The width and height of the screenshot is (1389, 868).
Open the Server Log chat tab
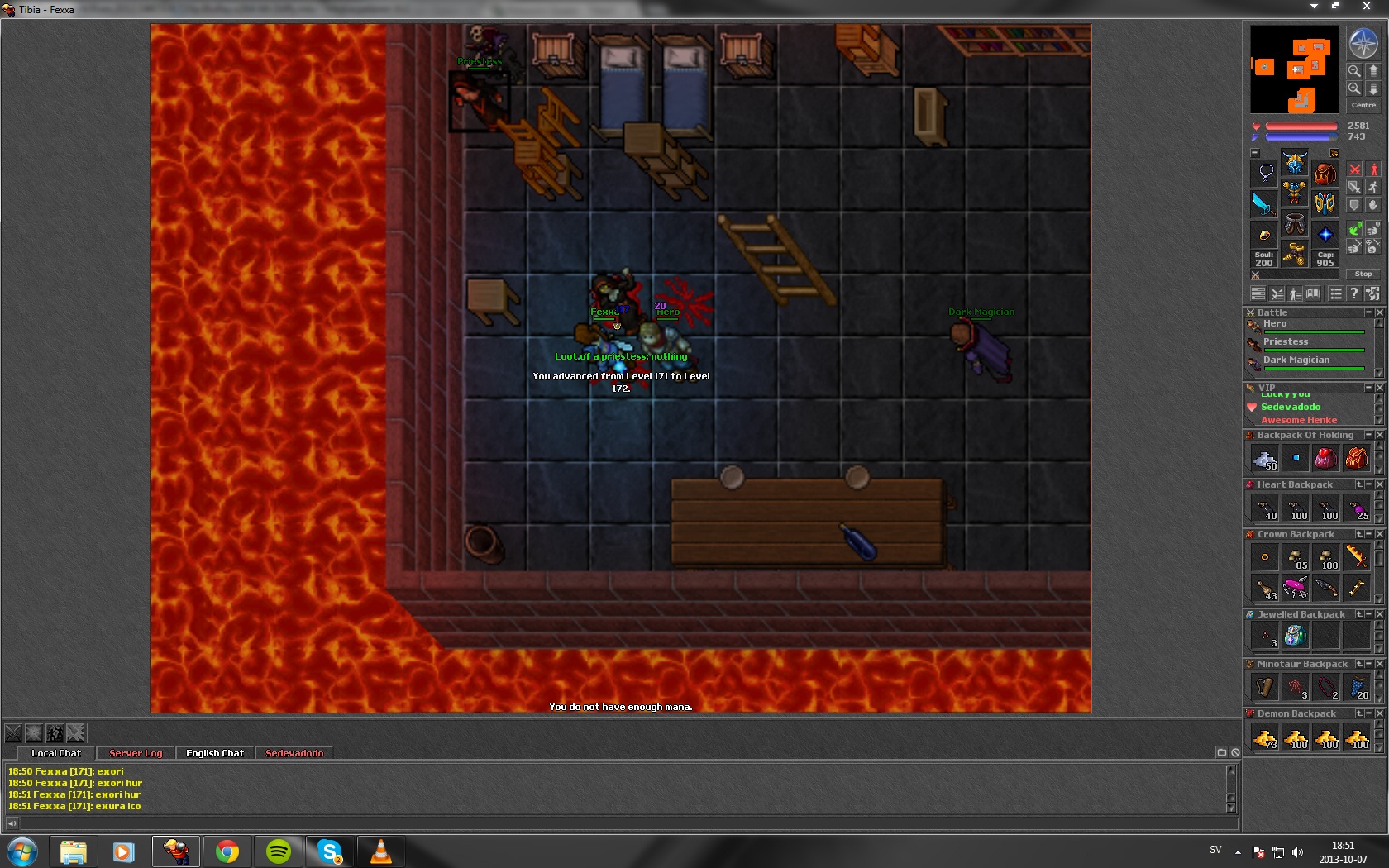coord(136,753)
